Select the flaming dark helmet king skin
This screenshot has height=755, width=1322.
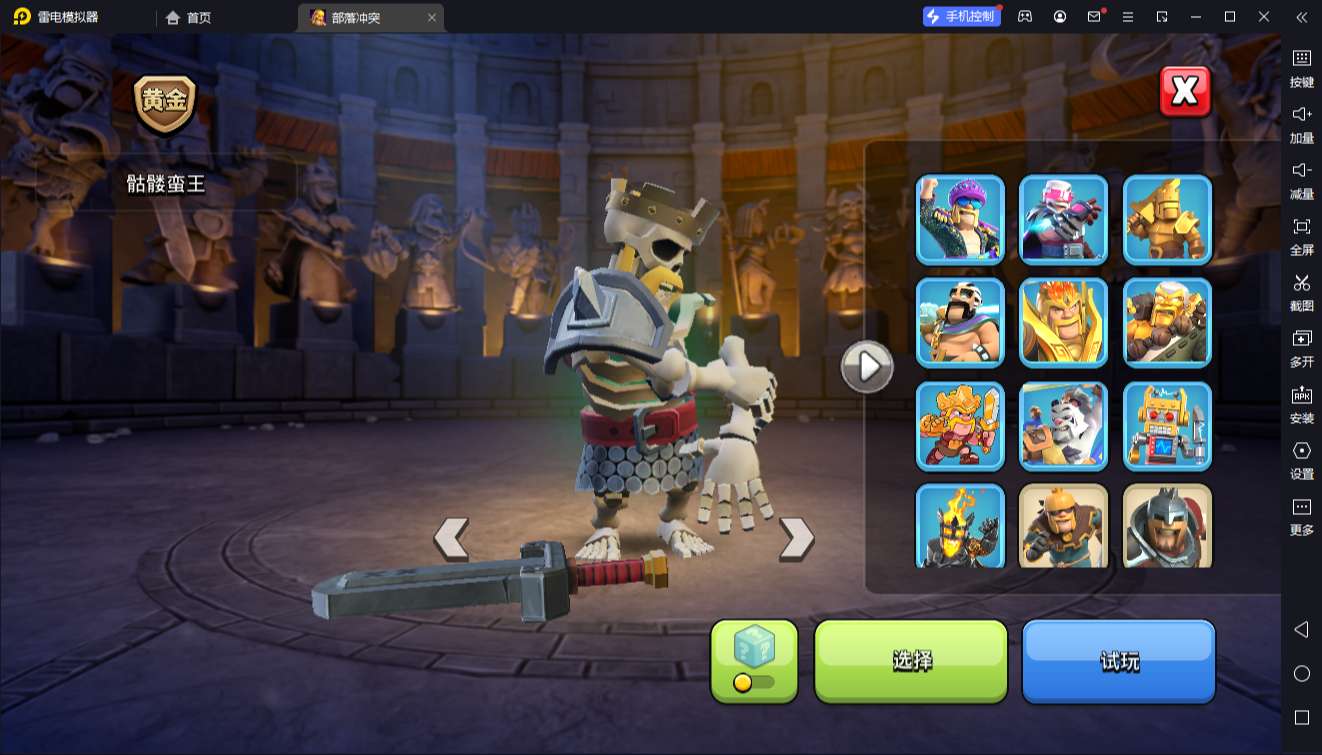coord(960,526)
